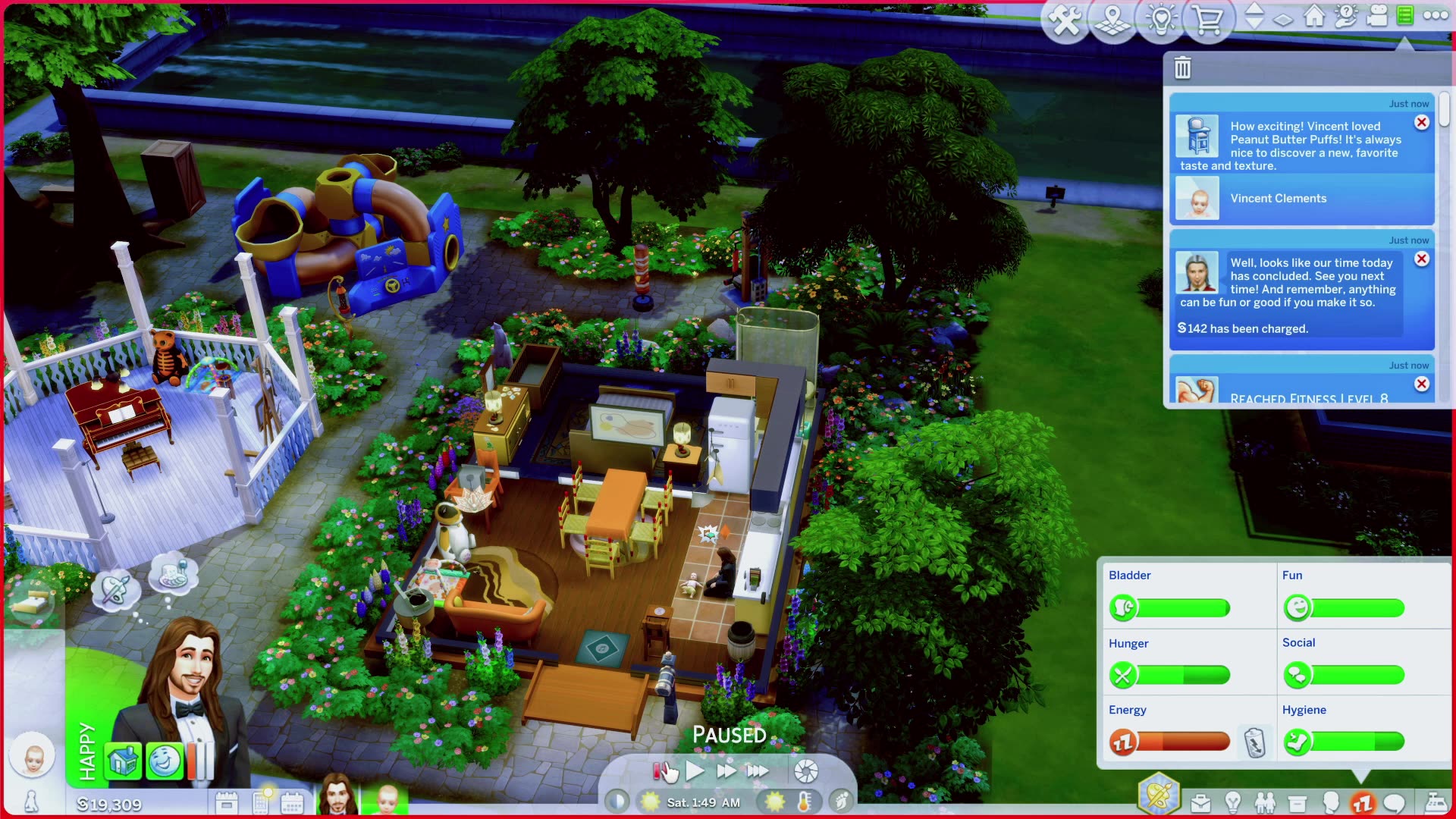Switch to the speech bubble chat tab

click(x=1392, y=802)
